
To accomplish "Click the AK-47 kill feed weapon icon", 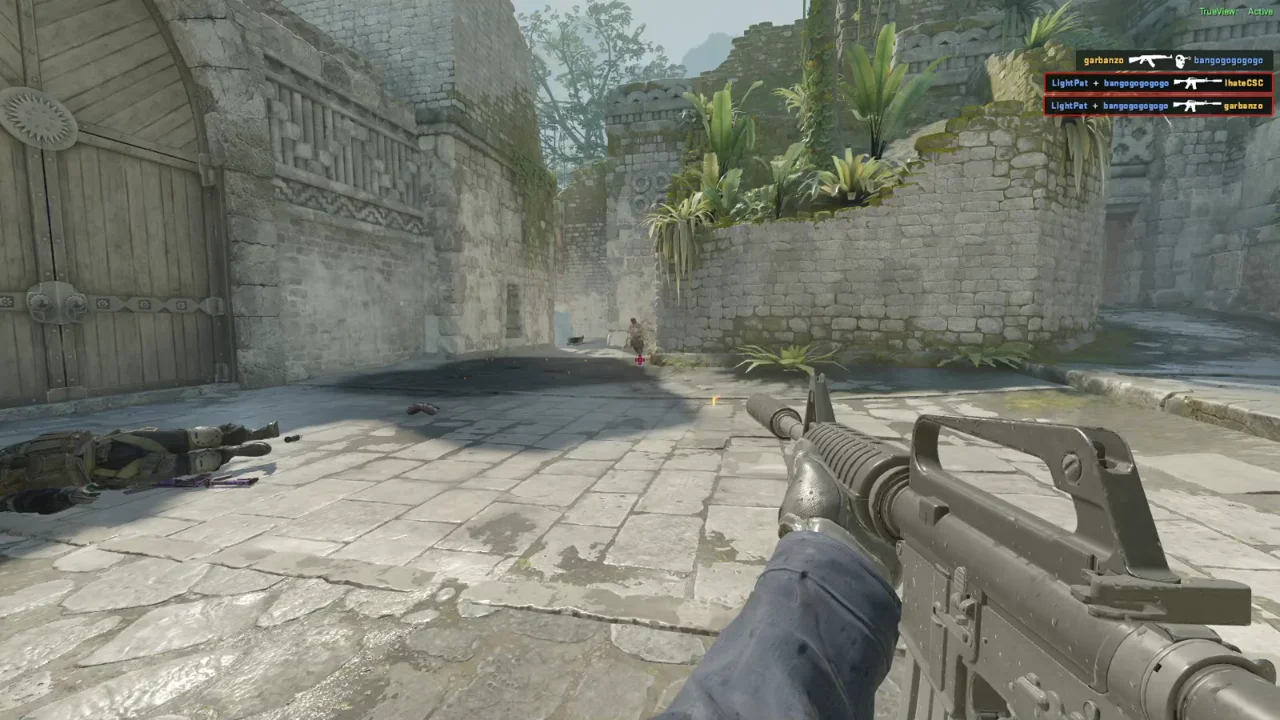I will point(1148,60).
